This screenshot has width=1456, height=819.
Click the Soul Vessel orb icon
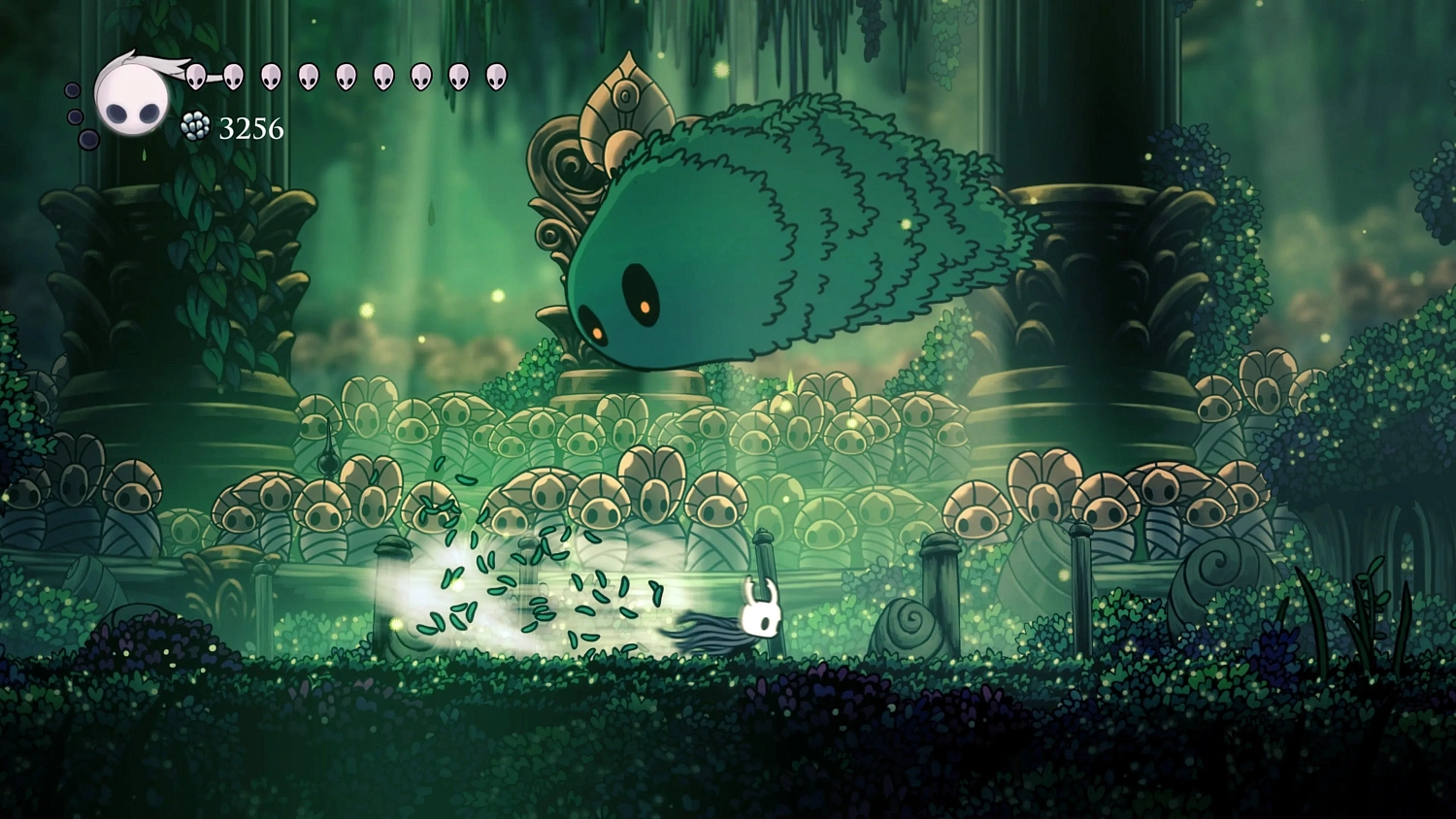point(131,97)
